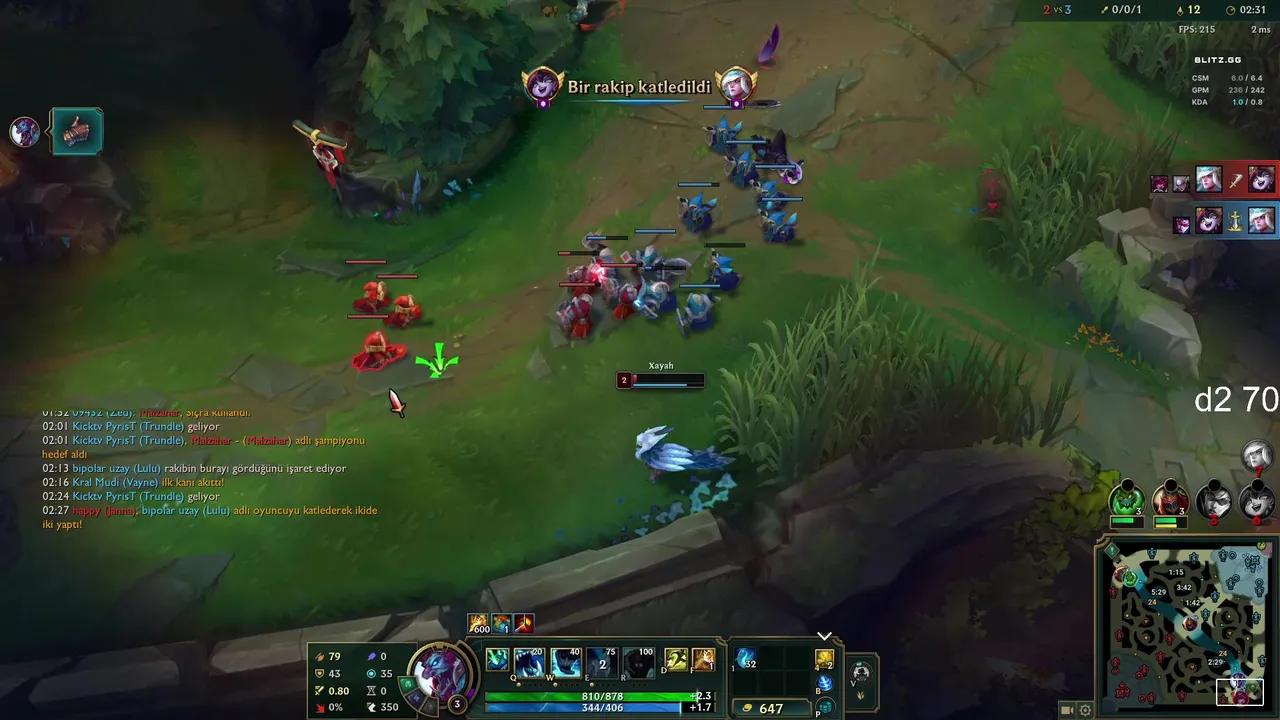Click the BLITZ.GG overlay label

tap(1219, 59)
